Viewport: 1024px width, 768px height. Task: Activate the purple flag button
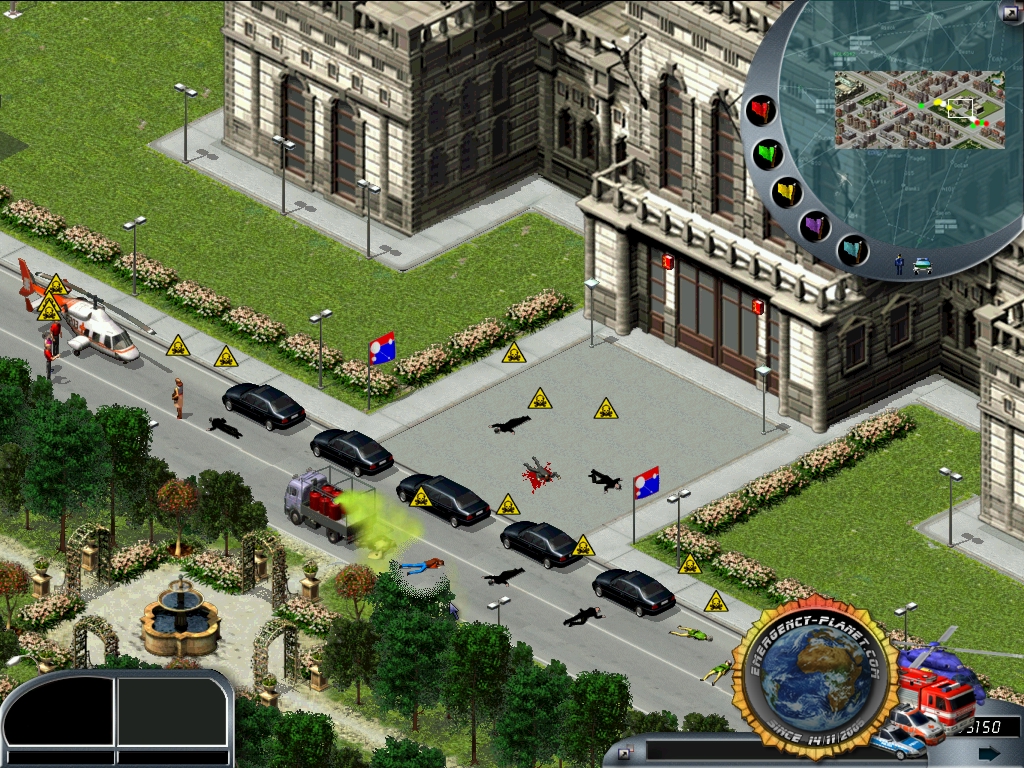pos(815,226)
